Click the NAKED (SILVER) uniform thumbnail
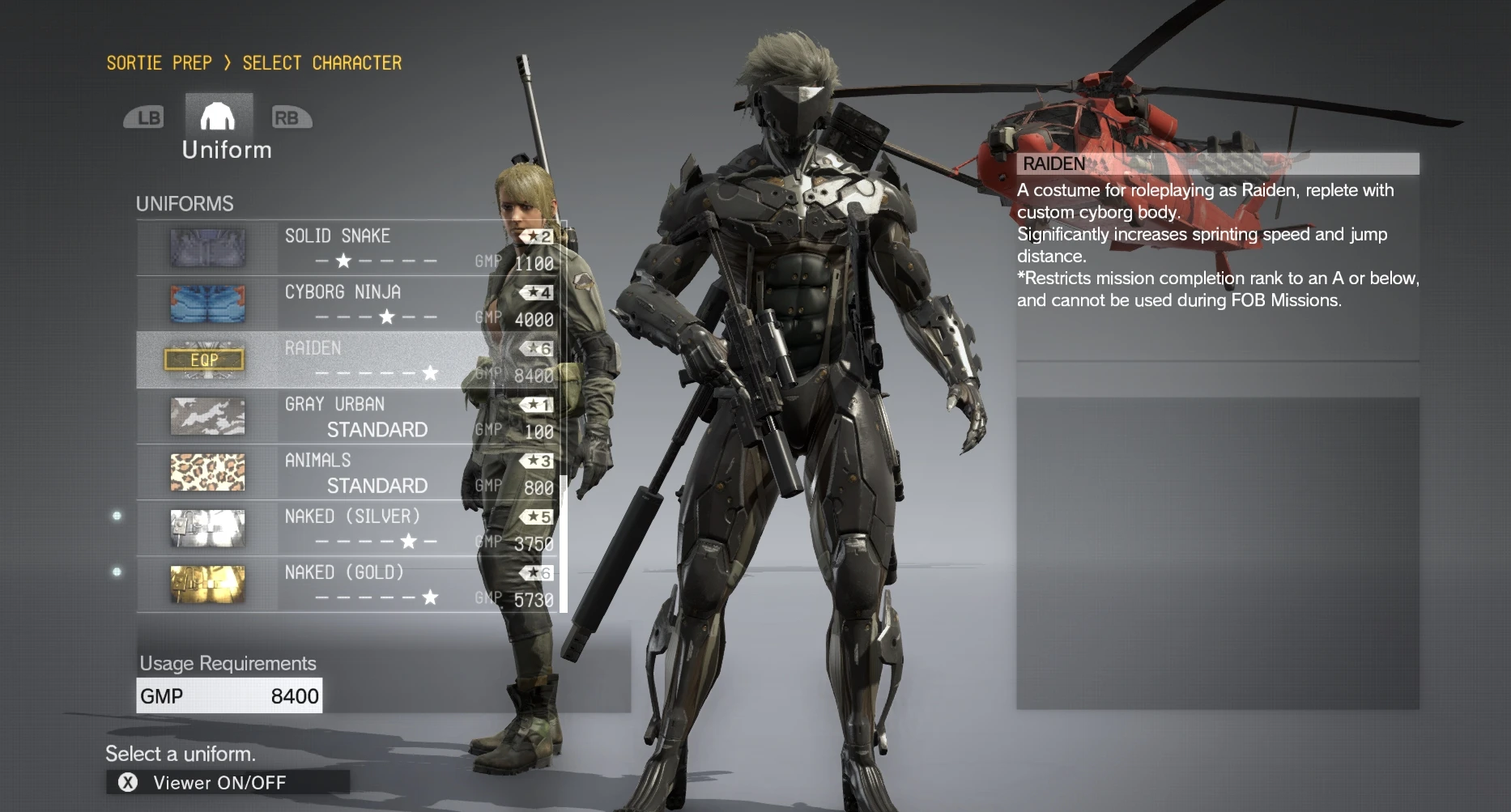This screenshot has width=1511, height=812. click(x=208, y=528)
